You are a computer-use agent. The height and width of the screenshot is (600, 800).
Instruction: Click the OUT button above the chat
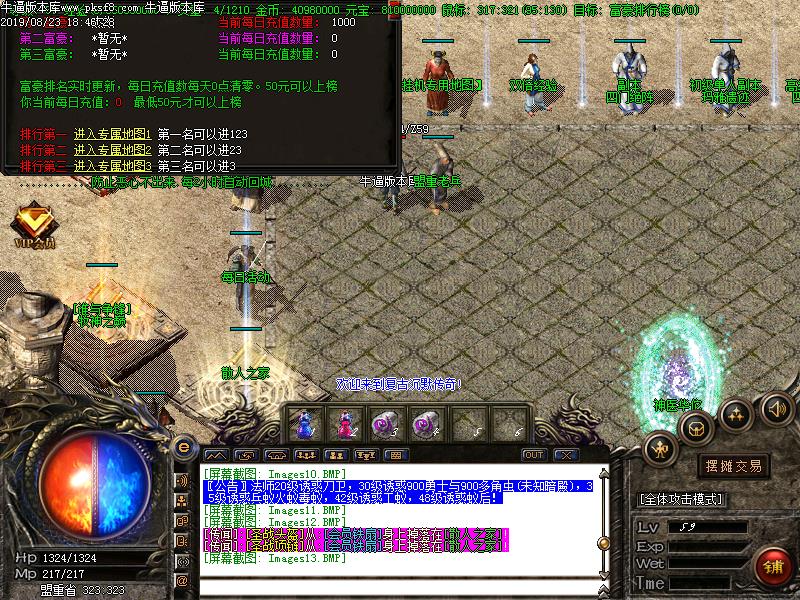pyautogui.click(x=534, y=455)
